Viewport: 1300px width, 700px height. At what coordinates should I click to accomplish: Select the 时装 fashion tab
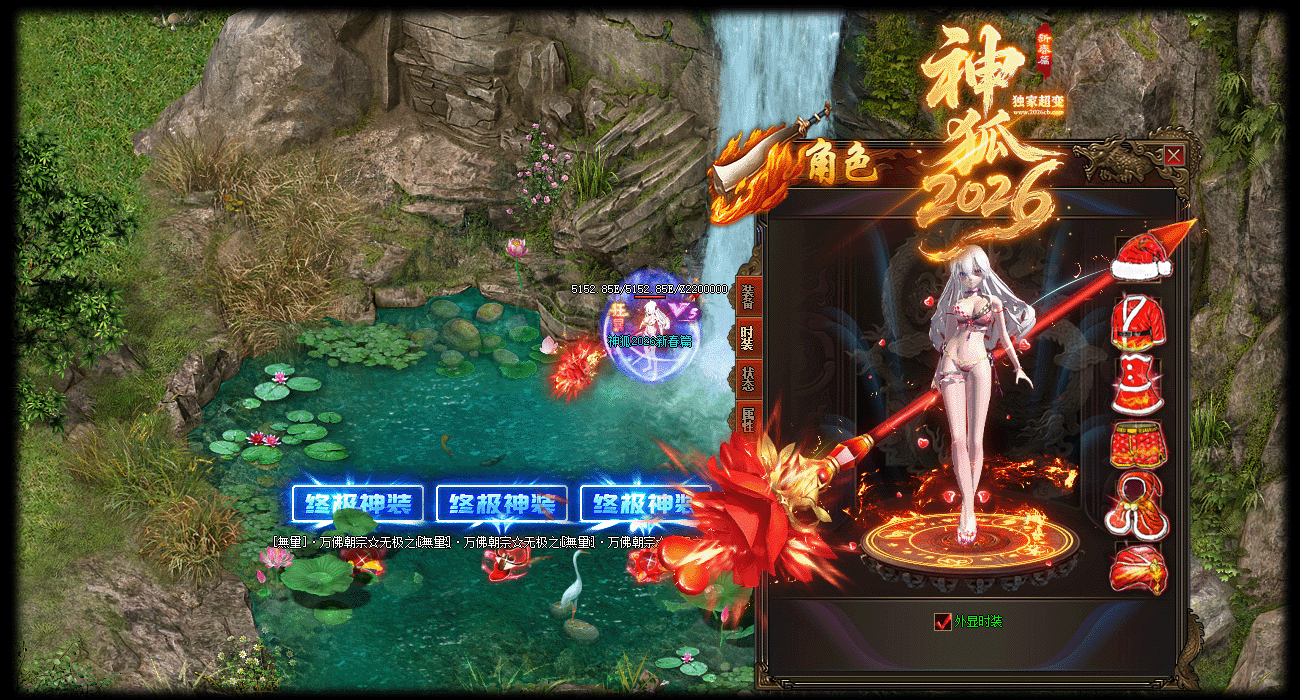tap(747, 337)
